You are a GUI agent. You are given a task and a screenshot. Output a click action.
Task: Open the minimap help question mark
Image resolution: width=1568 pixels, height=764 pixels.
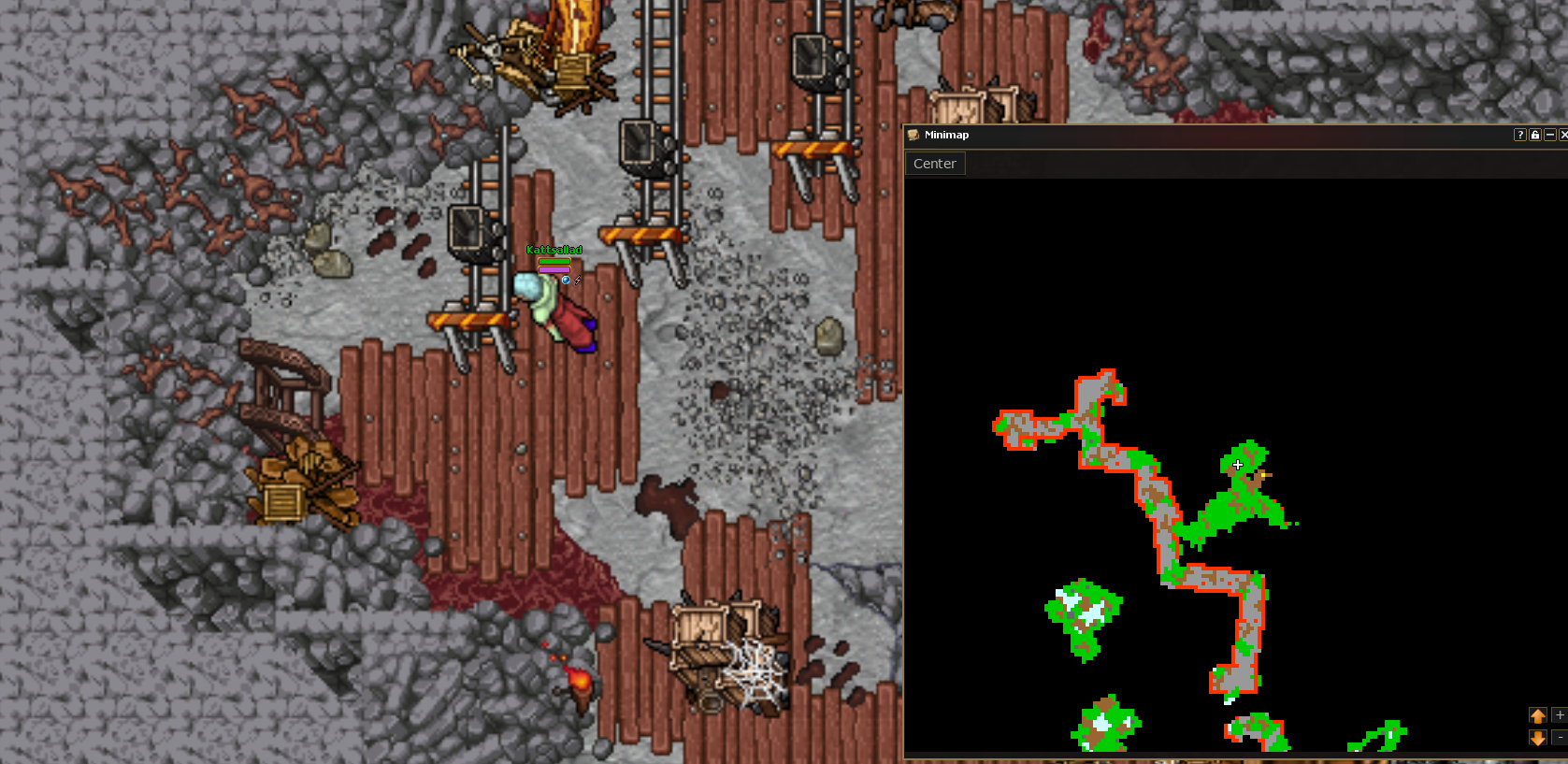1520,135
